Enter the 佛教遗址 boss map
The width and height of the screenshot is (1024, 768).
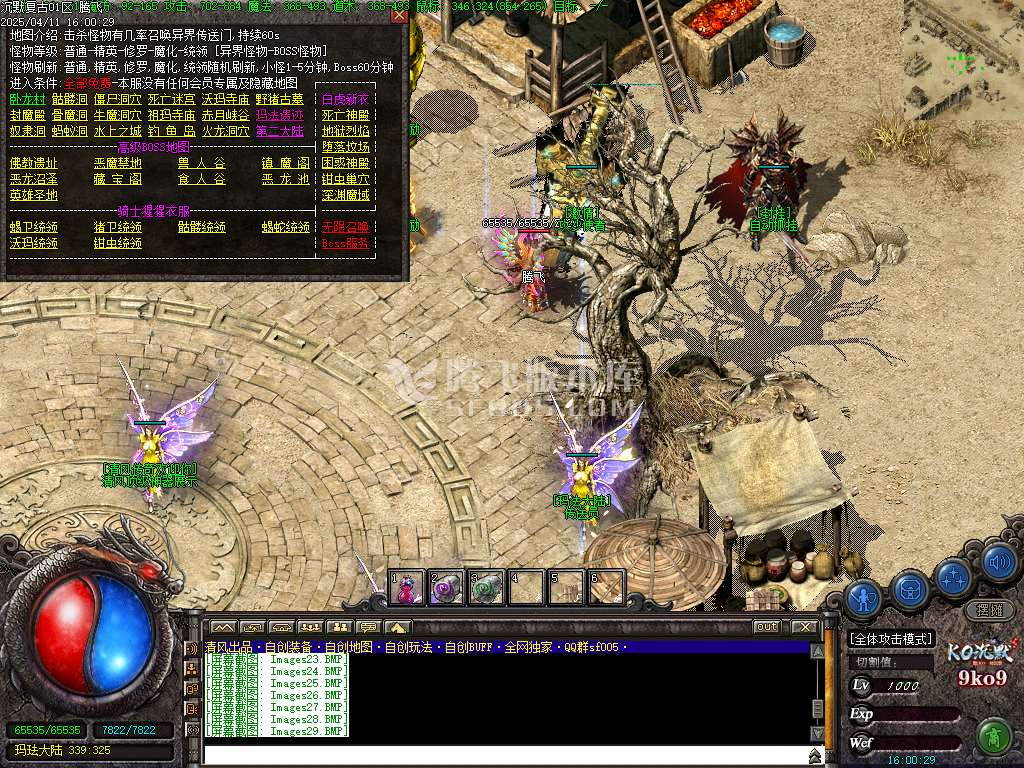click(x=34, y=164)
